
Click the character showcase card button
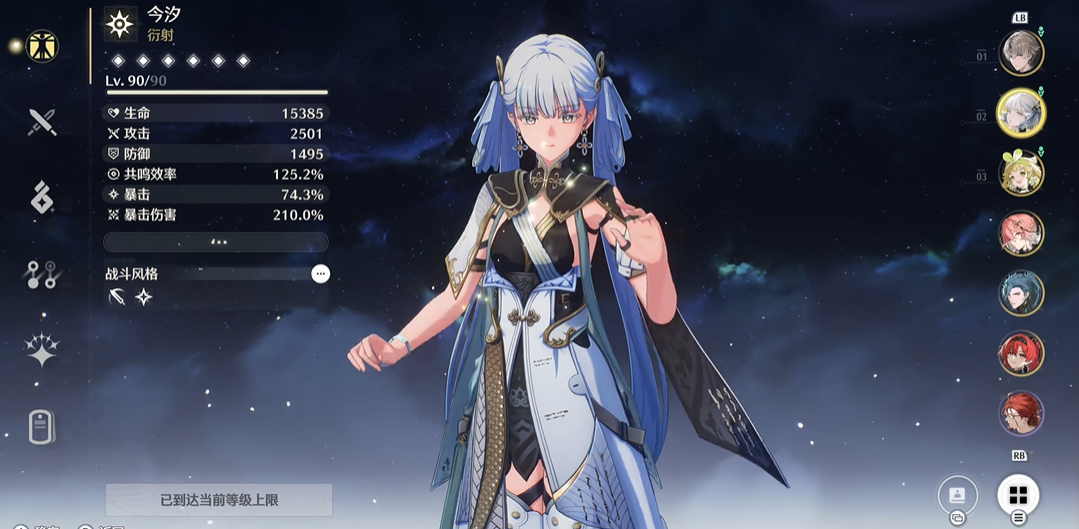tap(957, 495)
